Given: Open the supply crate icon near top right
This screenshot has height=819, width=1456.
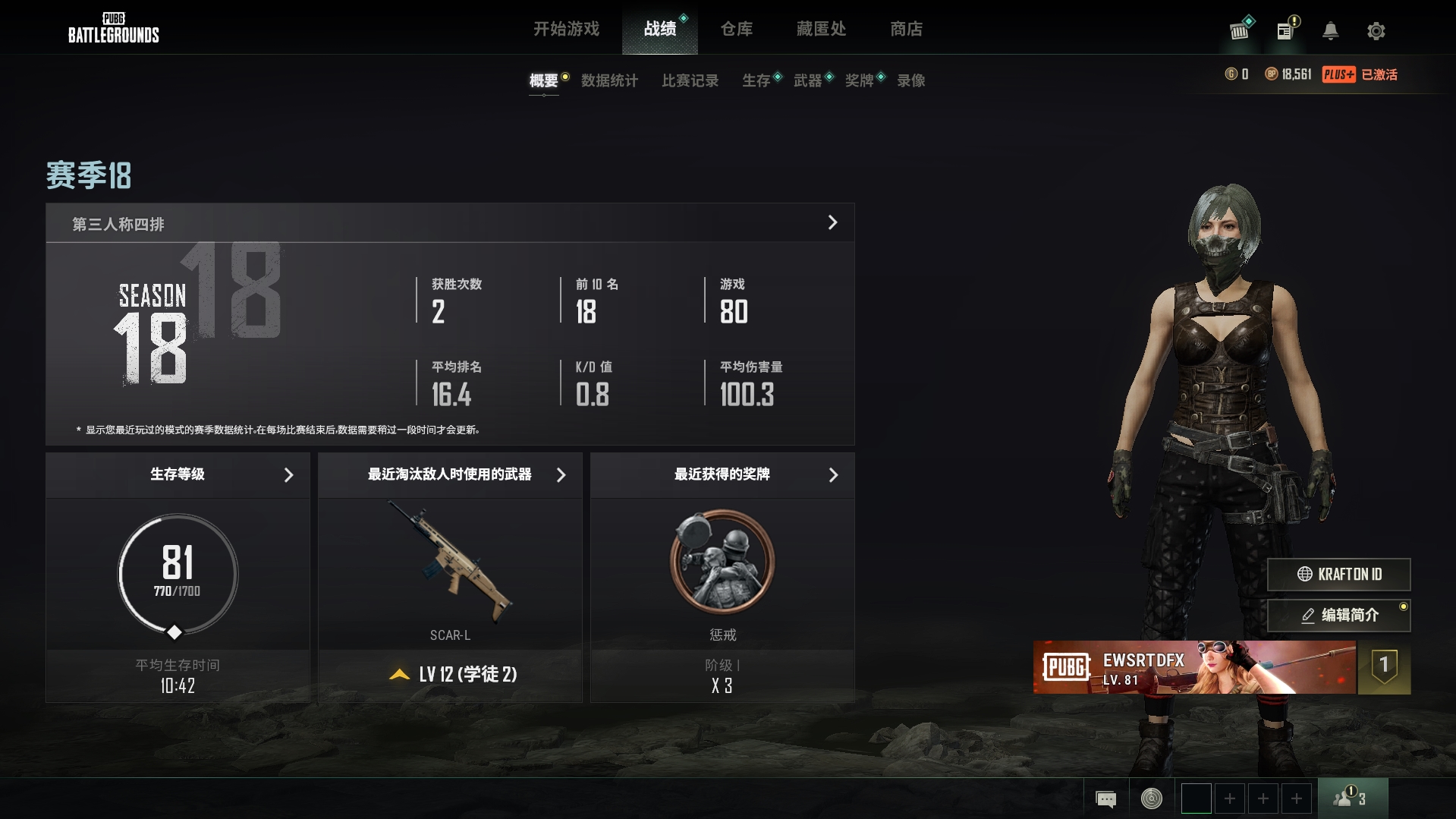Looking at the screenshot, I should pyautogui.click(x=1239, y=31).
